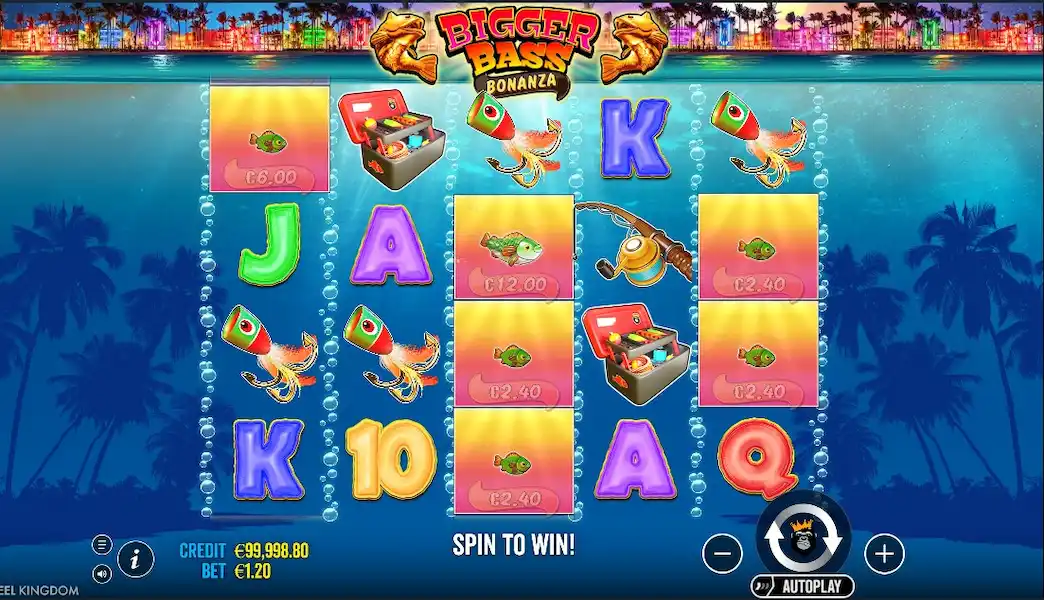Open the hamburger settings menu
The height and width of the screenshot is (600, 1044).
(x=102, y=545)
